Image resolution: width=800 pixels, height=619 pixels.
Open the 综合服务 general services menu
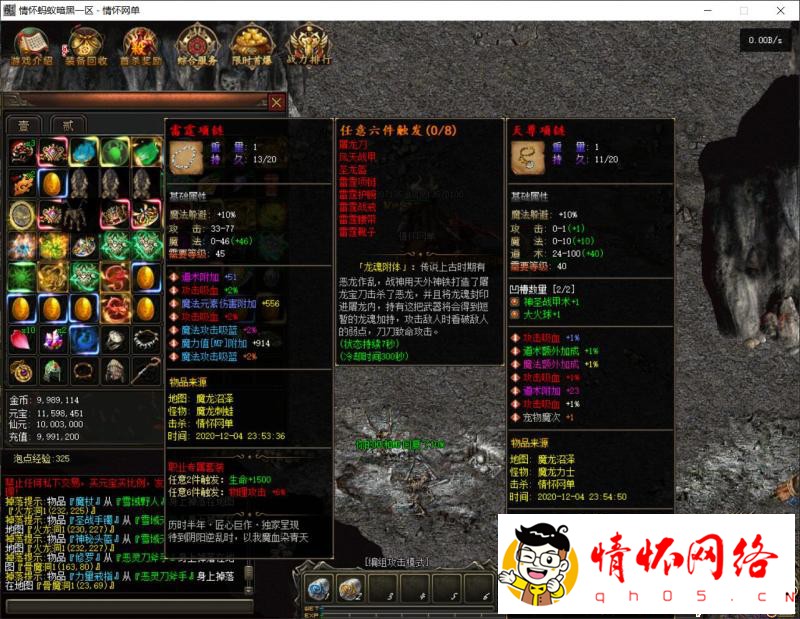(196, 45)
